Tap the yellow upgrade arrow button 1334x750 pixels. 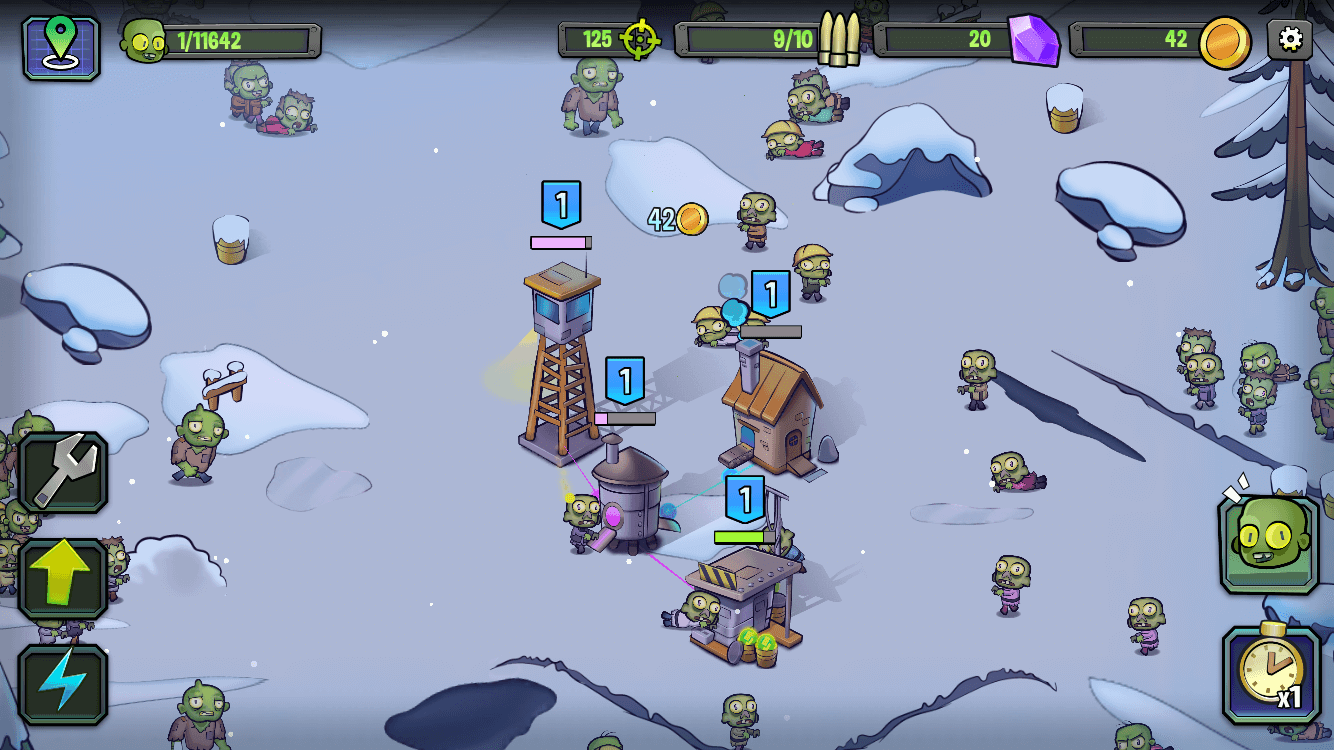(63, 579)
